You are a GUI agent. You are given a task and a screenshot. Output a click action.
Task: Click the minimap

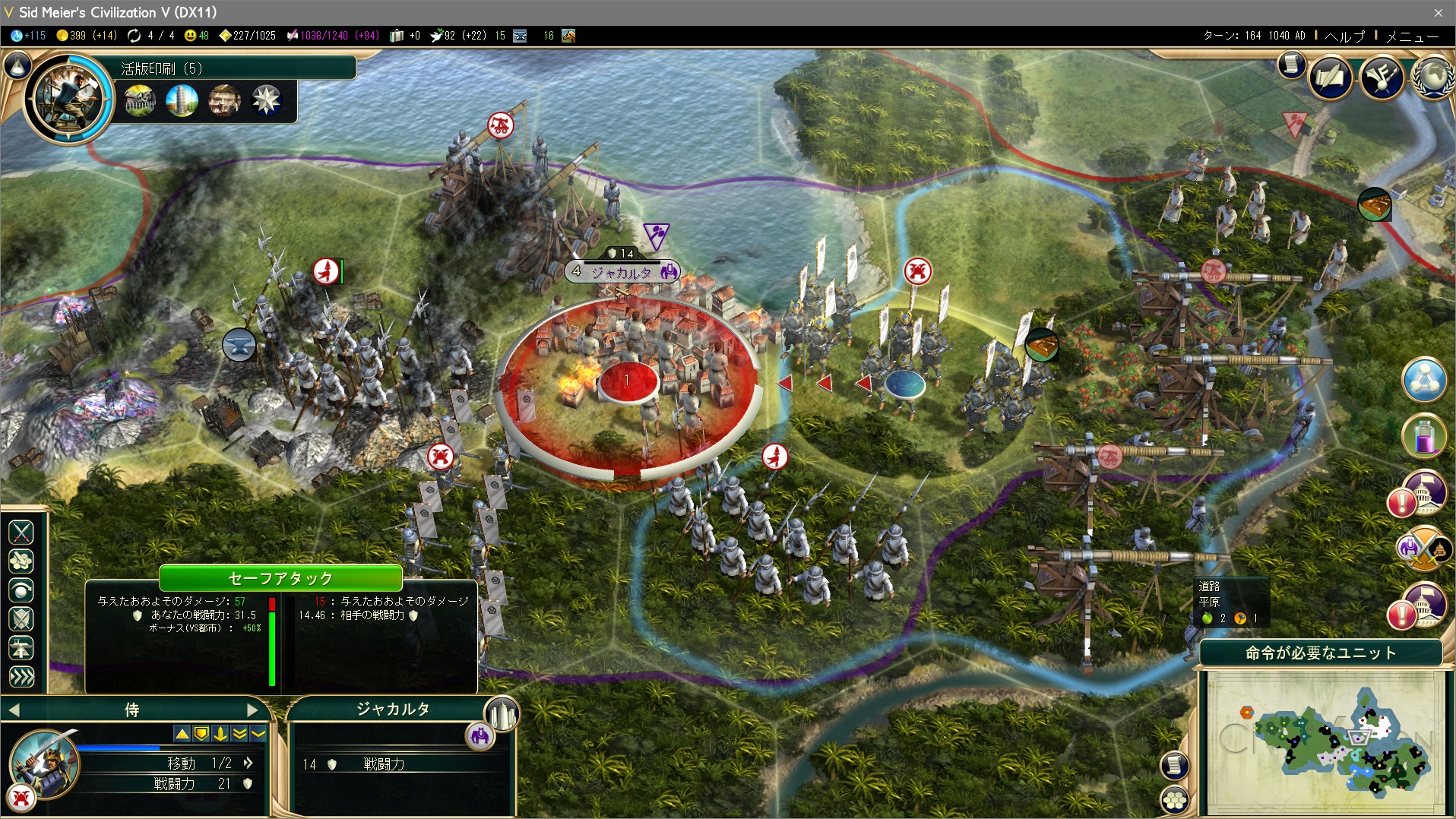coord(1325,742)
